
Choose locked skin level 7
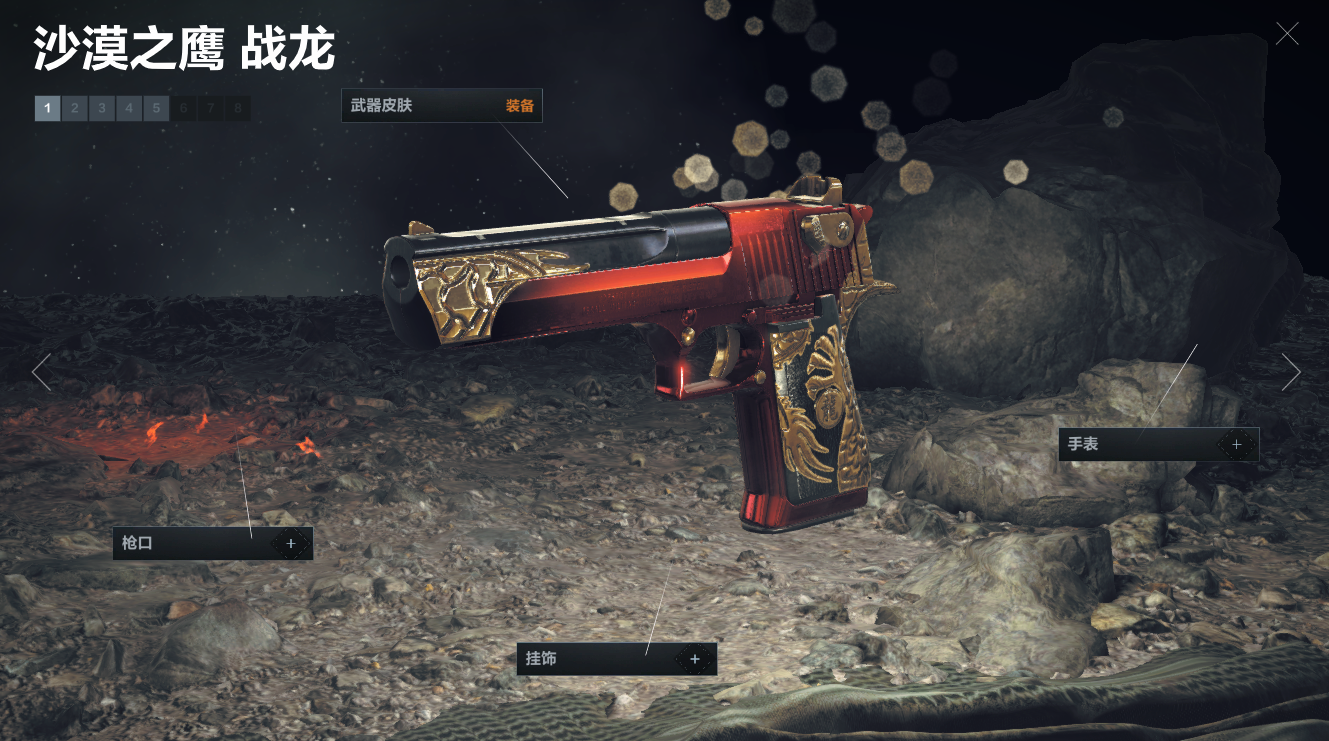pyautogui.click(x=210, y=108)
